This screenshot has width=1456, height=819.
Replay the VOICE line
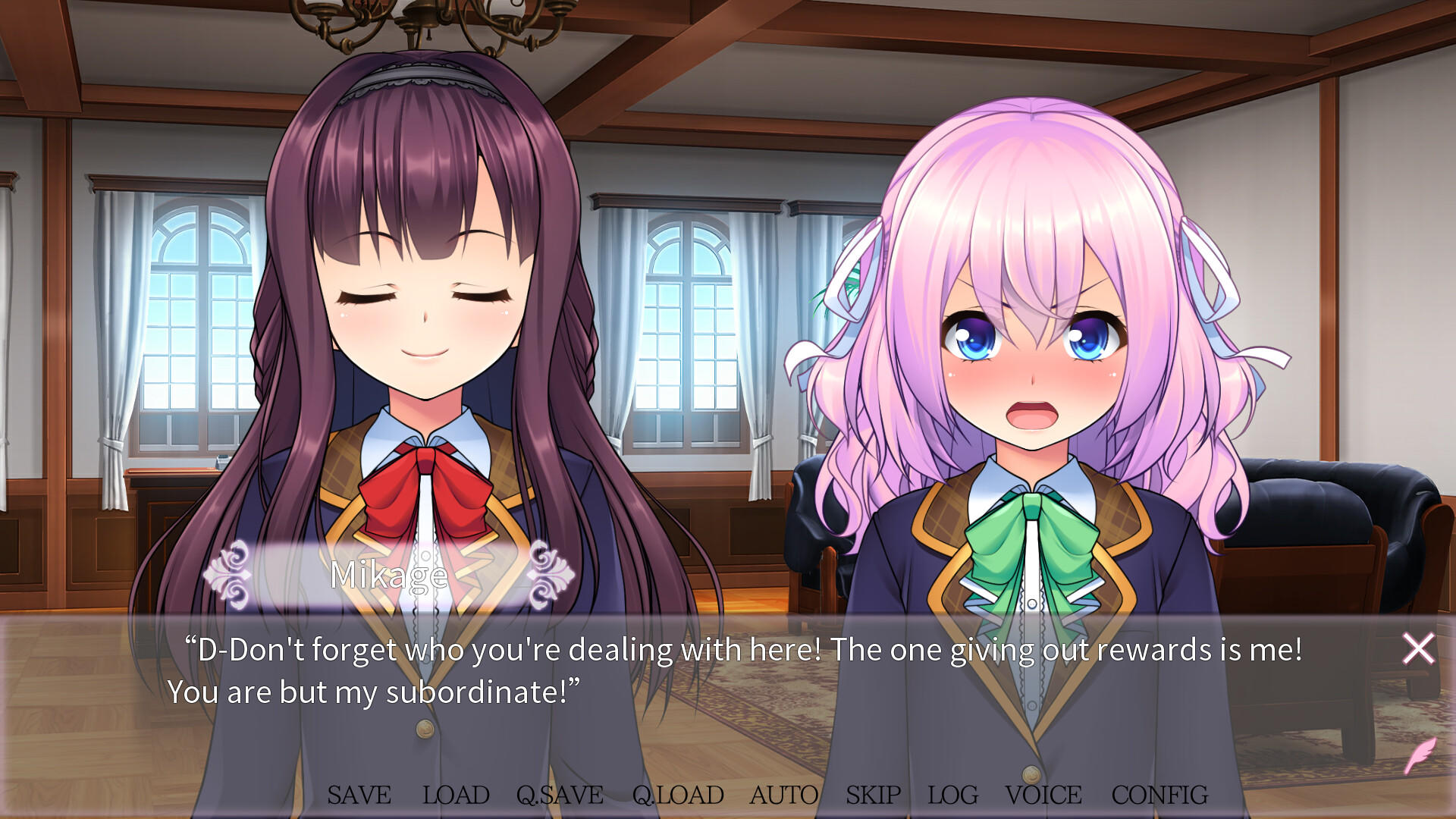point(1042,795)
